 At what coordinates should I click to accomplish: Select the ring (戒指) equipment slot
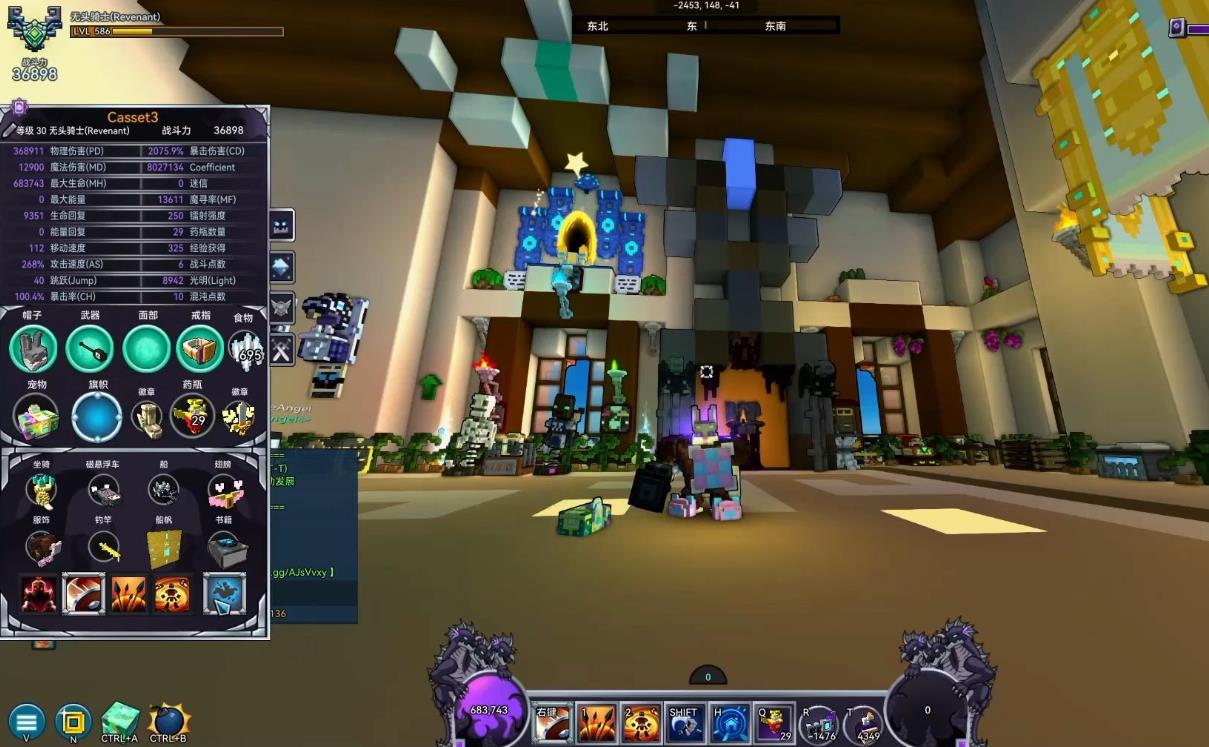tap(200, 349)
